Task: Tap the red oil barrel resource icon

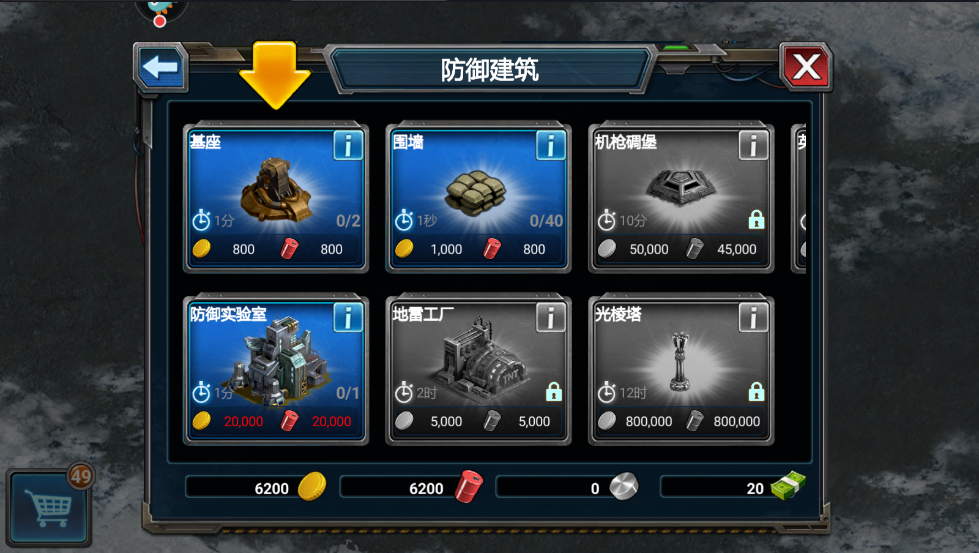Action: pos(468,487)
